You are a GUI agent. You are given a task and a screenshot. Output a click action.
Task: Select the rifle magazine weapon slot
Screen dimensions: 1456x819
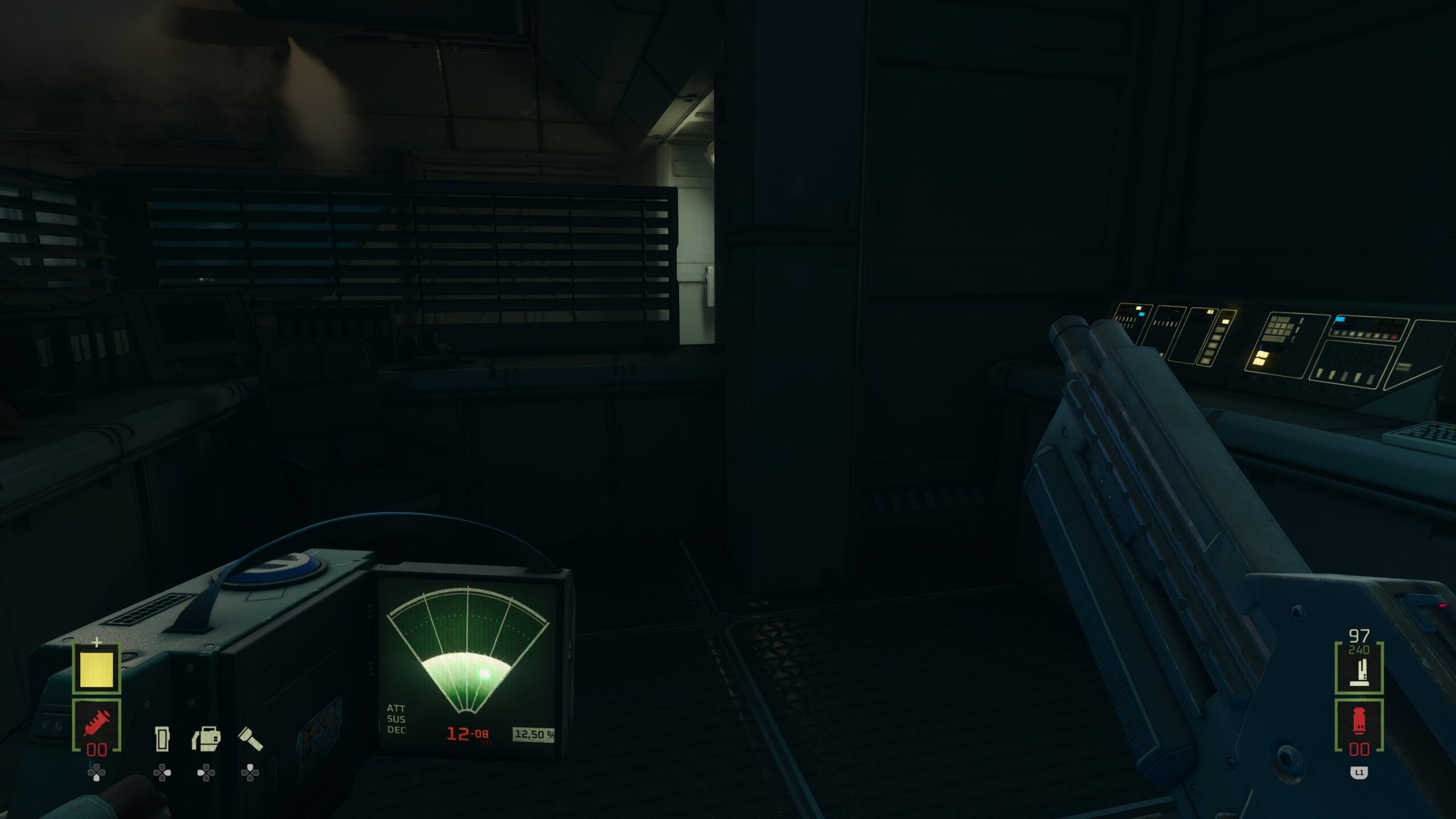(1359, 669)
